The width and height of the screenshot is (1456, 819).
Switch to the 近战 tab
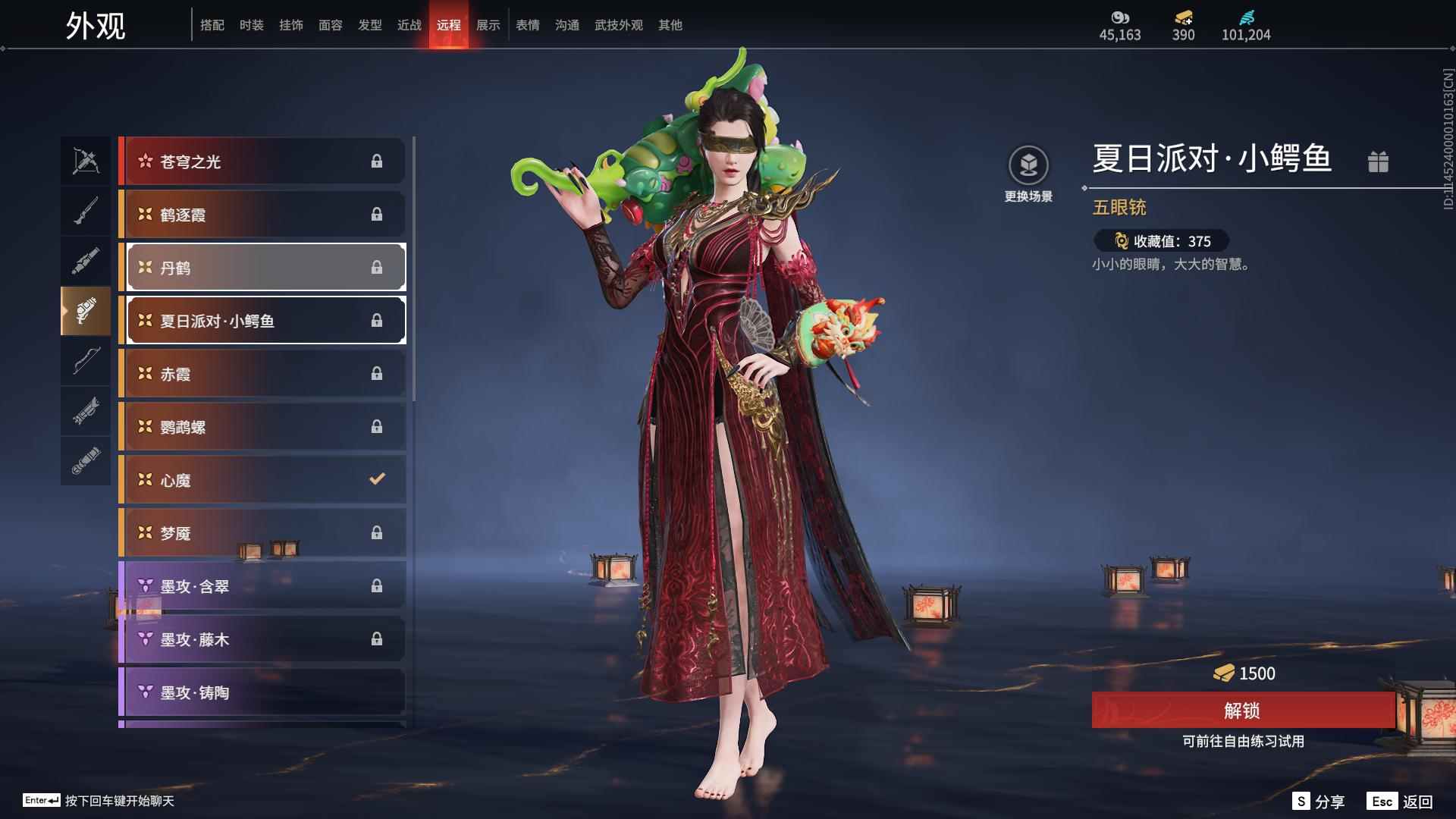(x=409, y=24)
